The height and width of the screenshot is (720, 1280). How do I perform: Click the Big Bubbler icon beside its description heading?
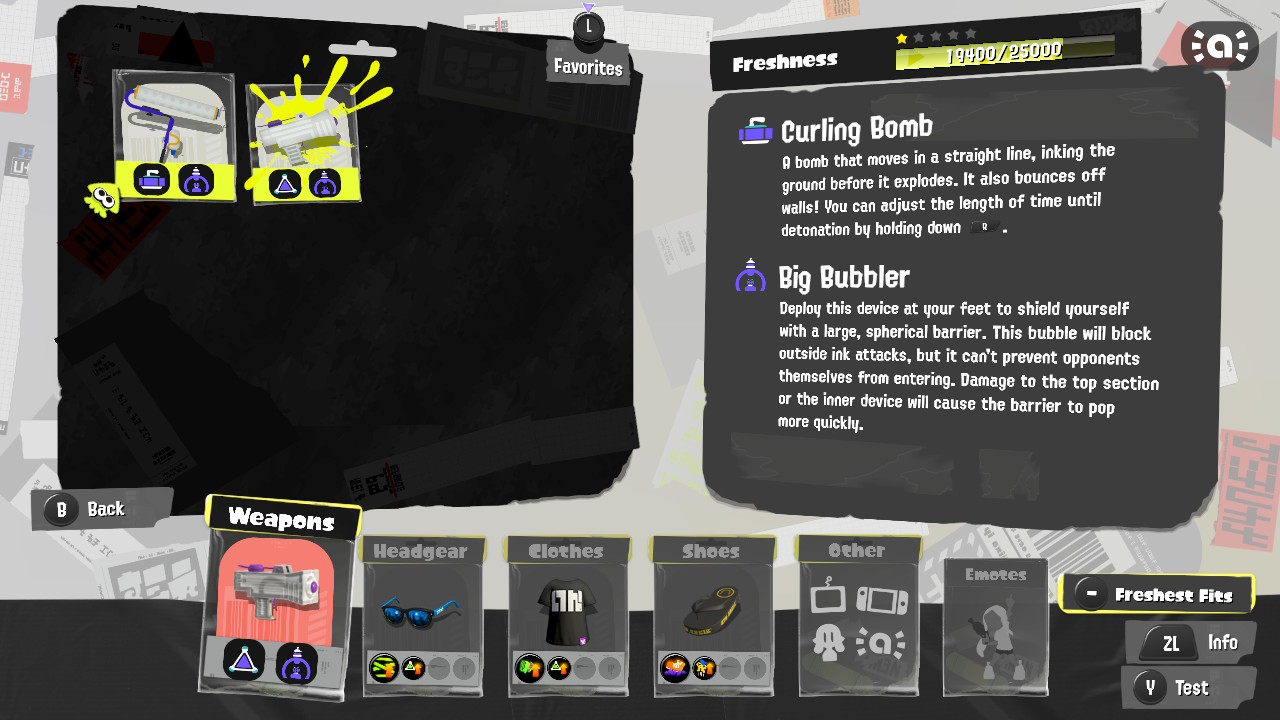tap(750, 277)
